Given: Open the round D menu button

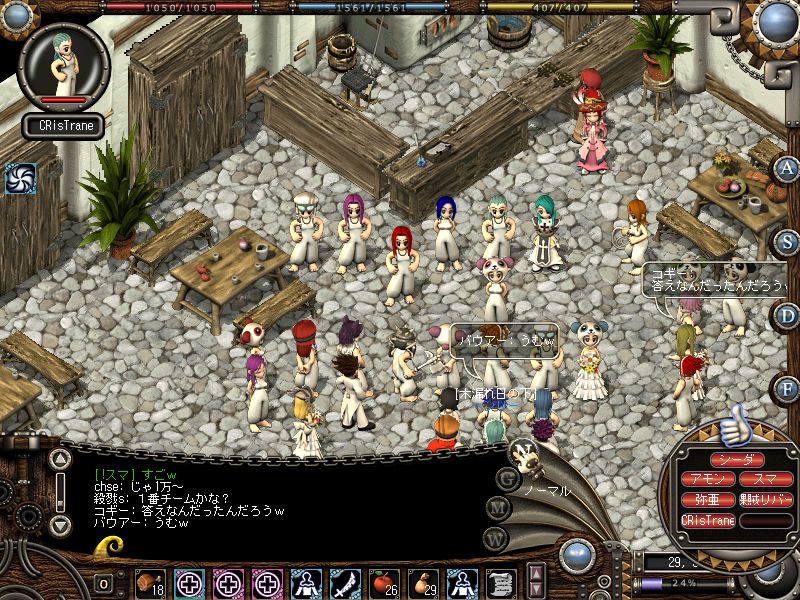Looking at the screenshot, I should pos(788,316).
